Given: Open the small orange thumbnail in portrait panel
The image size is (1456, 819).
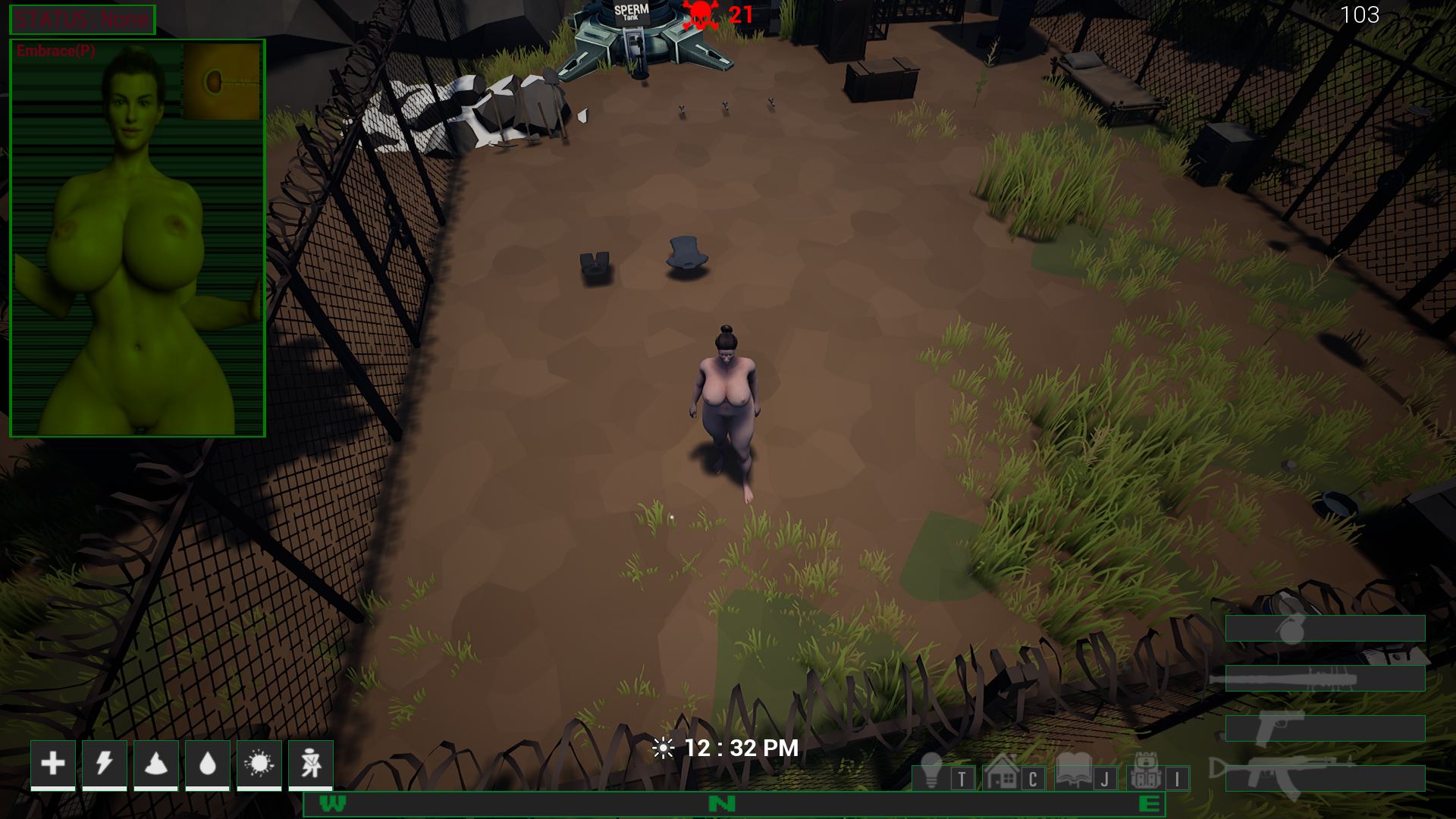Looking at the screenshot, I should pos(221,81).
